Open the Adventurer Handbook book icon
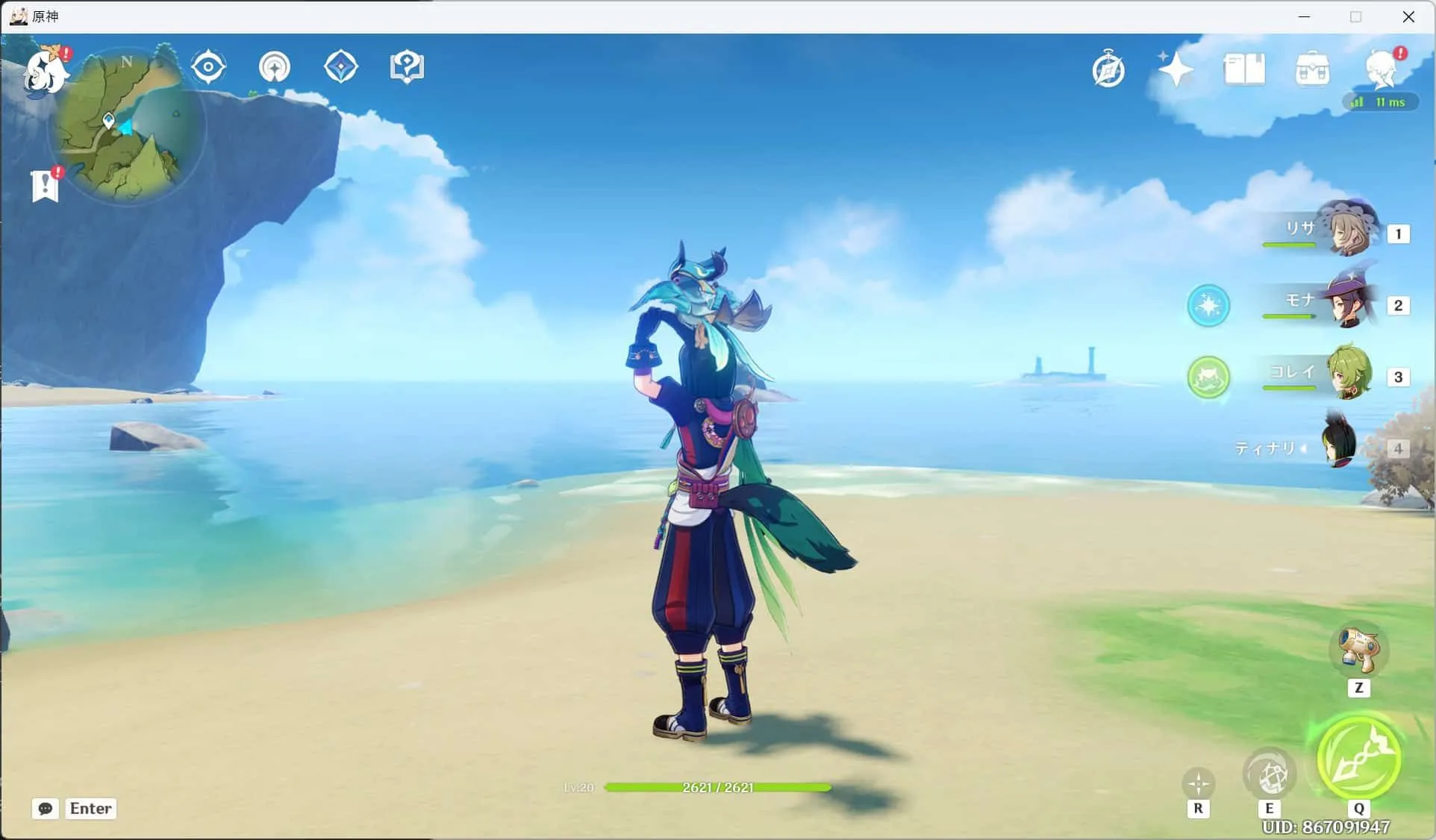The width and height of the screenshot is (1436, 840). 1245,68
